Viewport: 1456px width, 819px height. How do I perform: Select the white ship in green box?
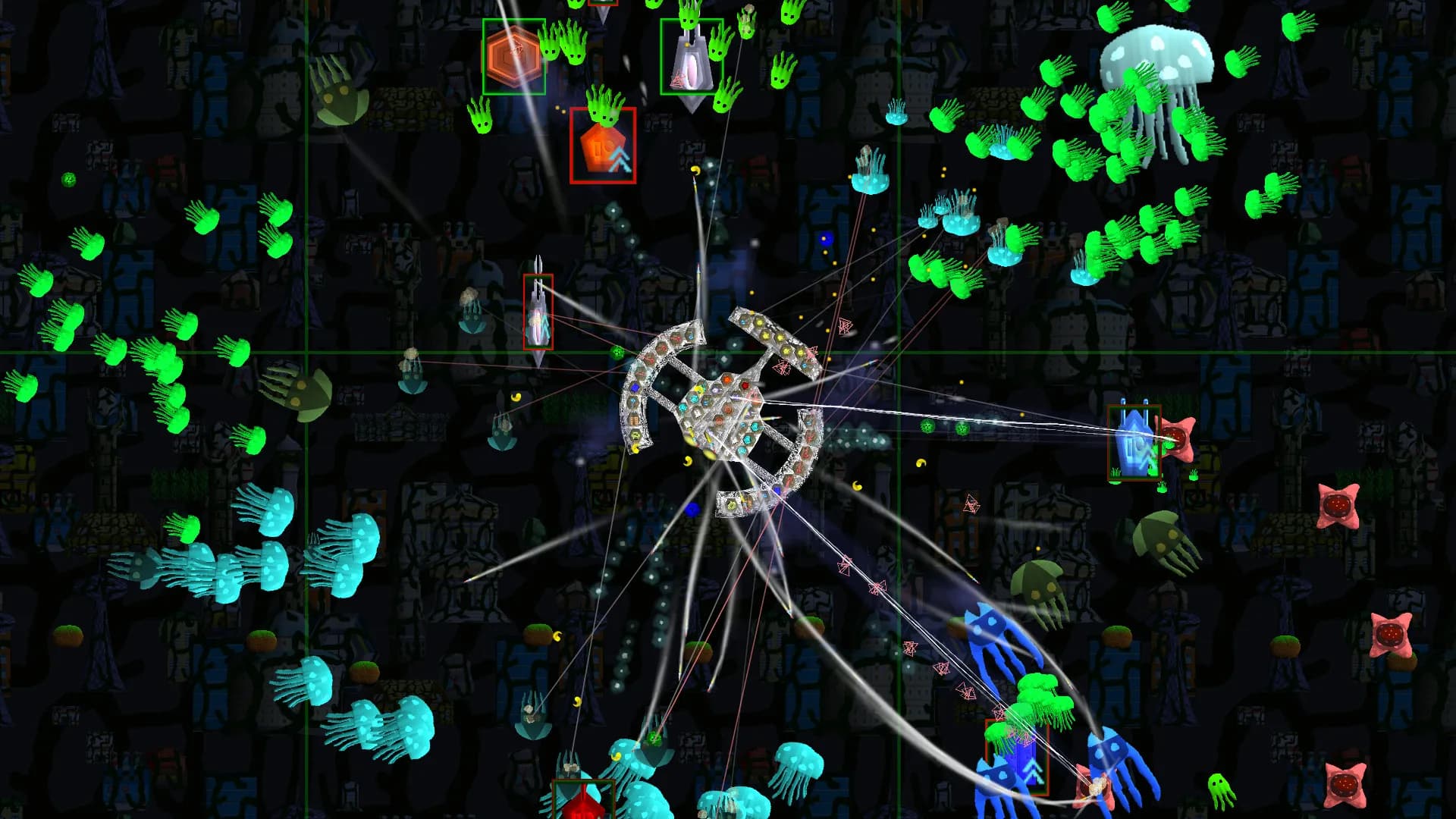690,58
